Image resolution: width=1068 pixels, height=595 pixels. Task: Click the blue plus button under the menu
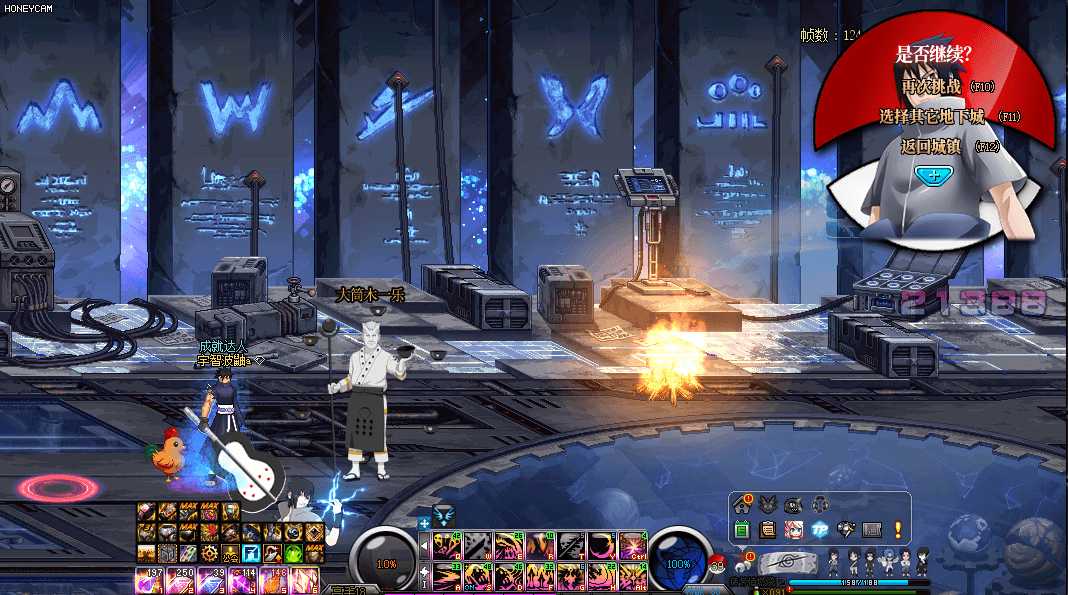point(932,175)
